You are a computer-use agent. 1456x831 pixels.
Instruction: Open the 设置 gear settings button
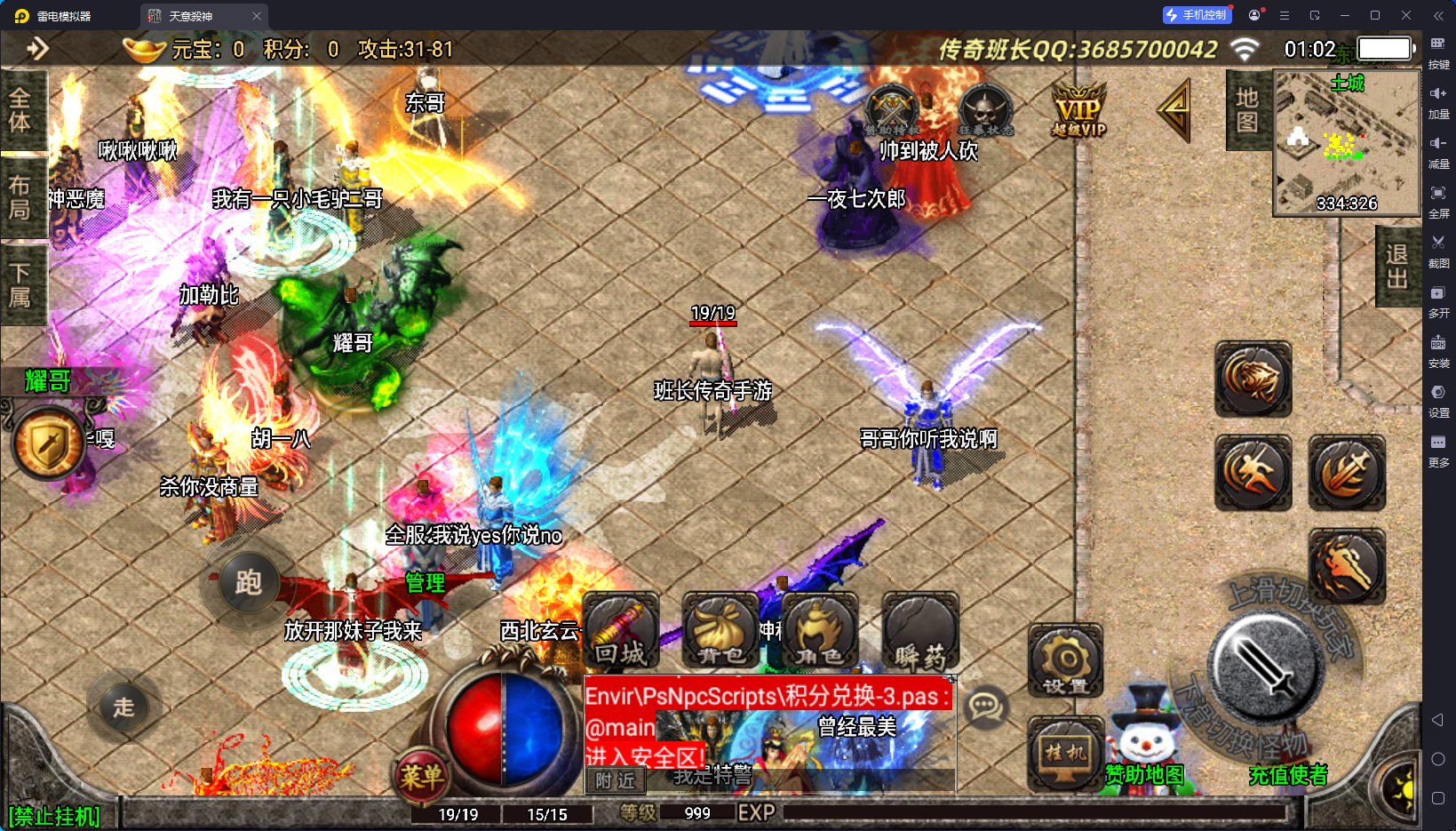tap(1065, 661)
